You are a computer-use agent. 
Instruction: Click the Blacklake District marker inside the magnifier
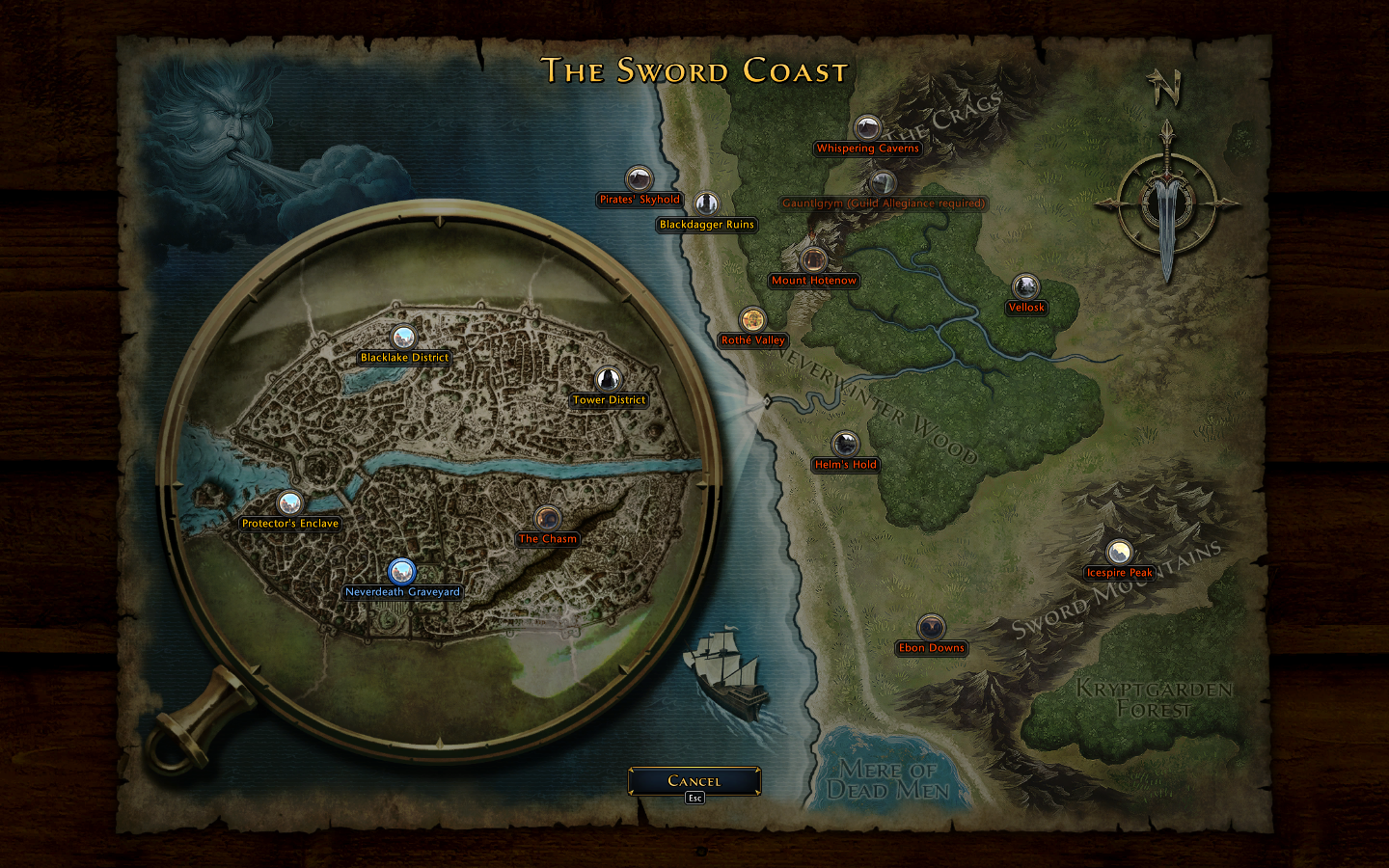(x=404, y=338)
